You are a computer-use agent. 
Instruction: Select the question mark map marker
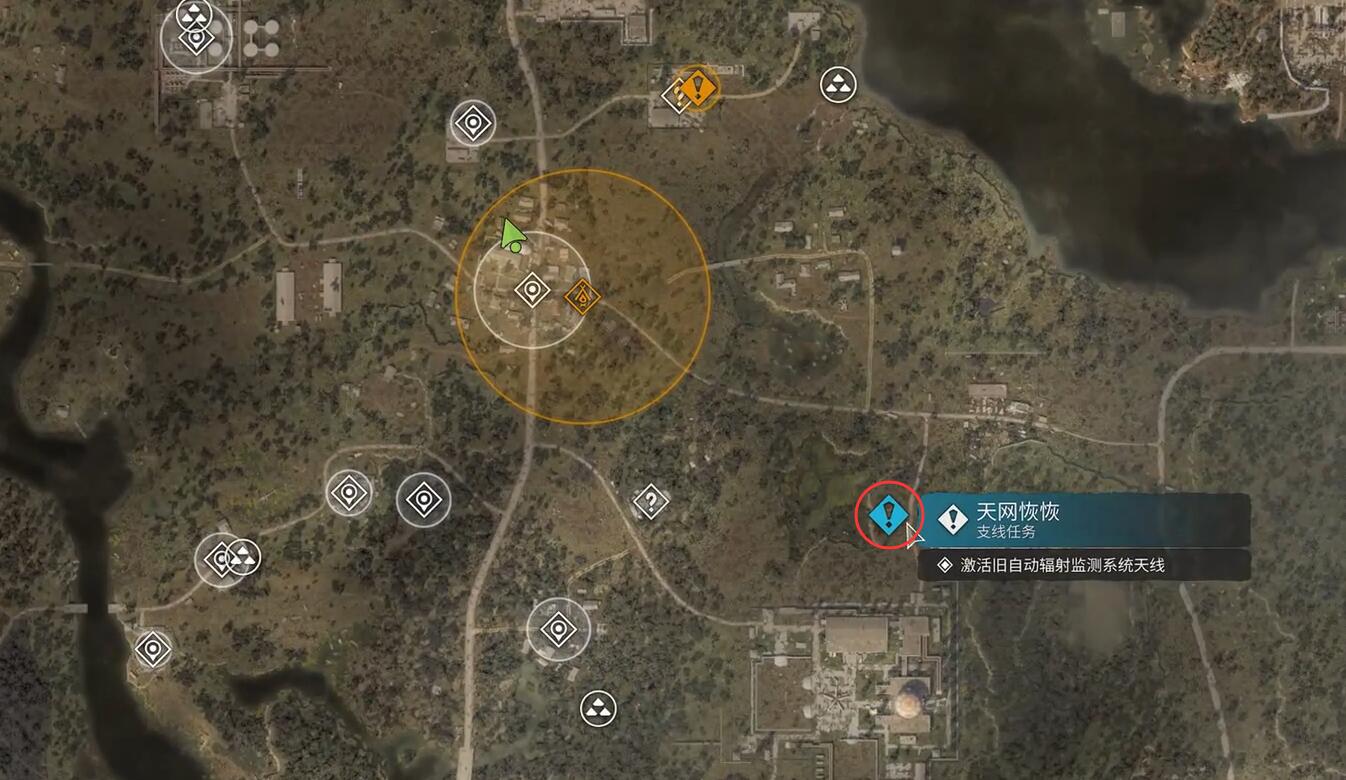tap(651, 500)
